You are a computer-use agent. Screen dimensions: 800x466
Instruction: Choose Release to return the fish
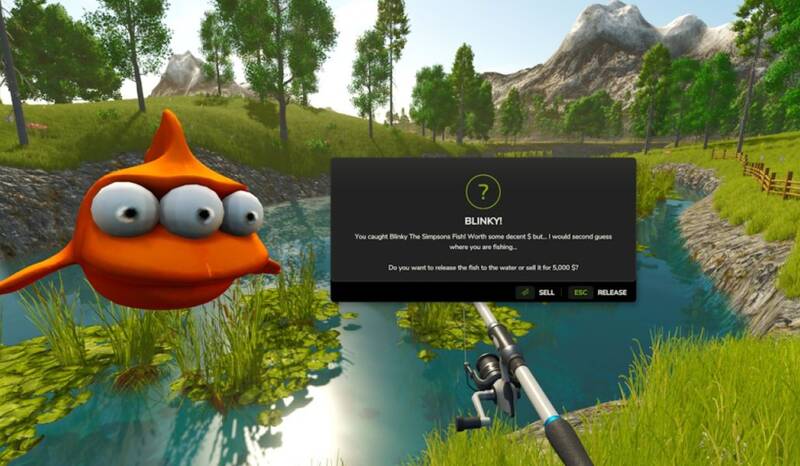pyautogui.click(x=599, y=292)
